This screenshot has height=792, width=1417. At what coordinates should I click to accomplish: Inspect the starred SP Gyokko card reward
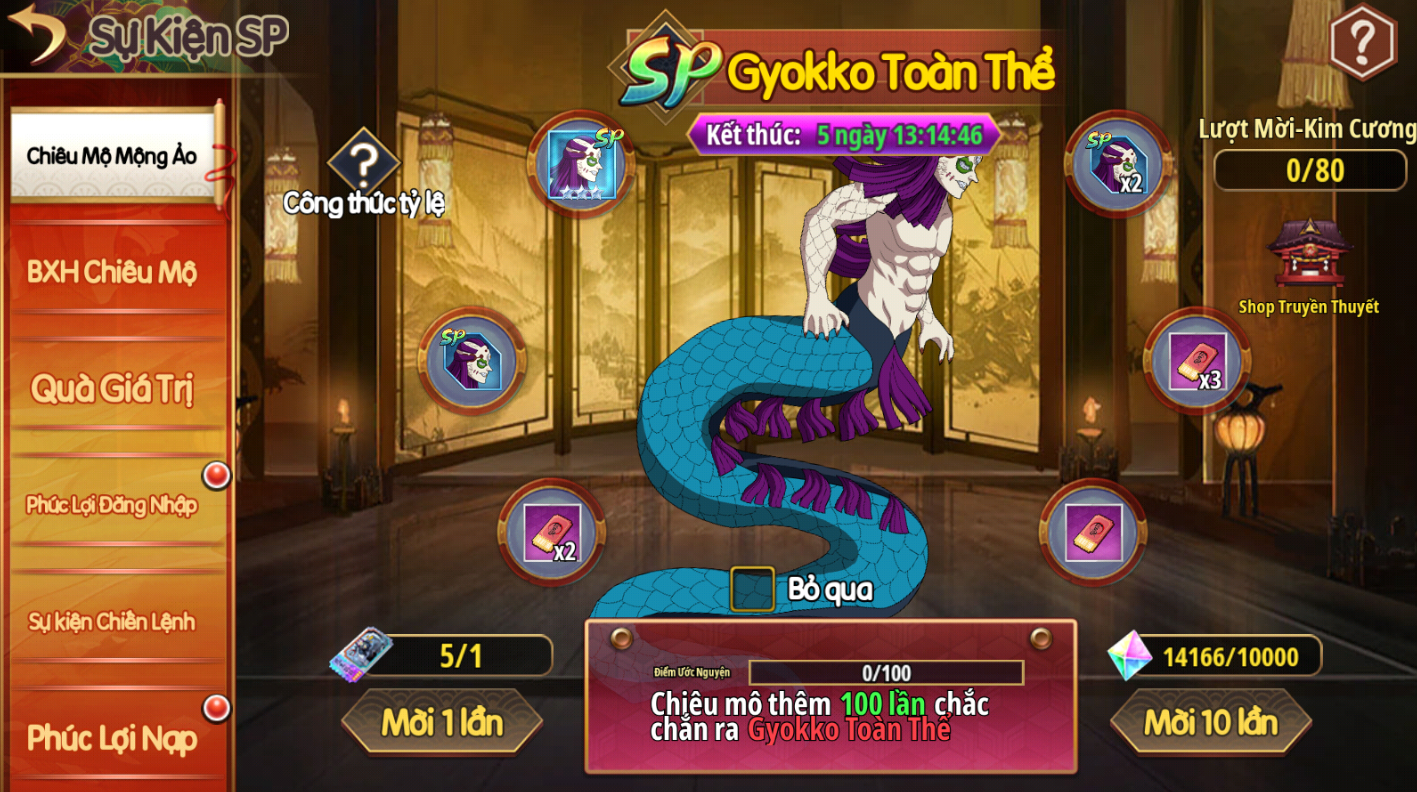[x=581, y=164]
